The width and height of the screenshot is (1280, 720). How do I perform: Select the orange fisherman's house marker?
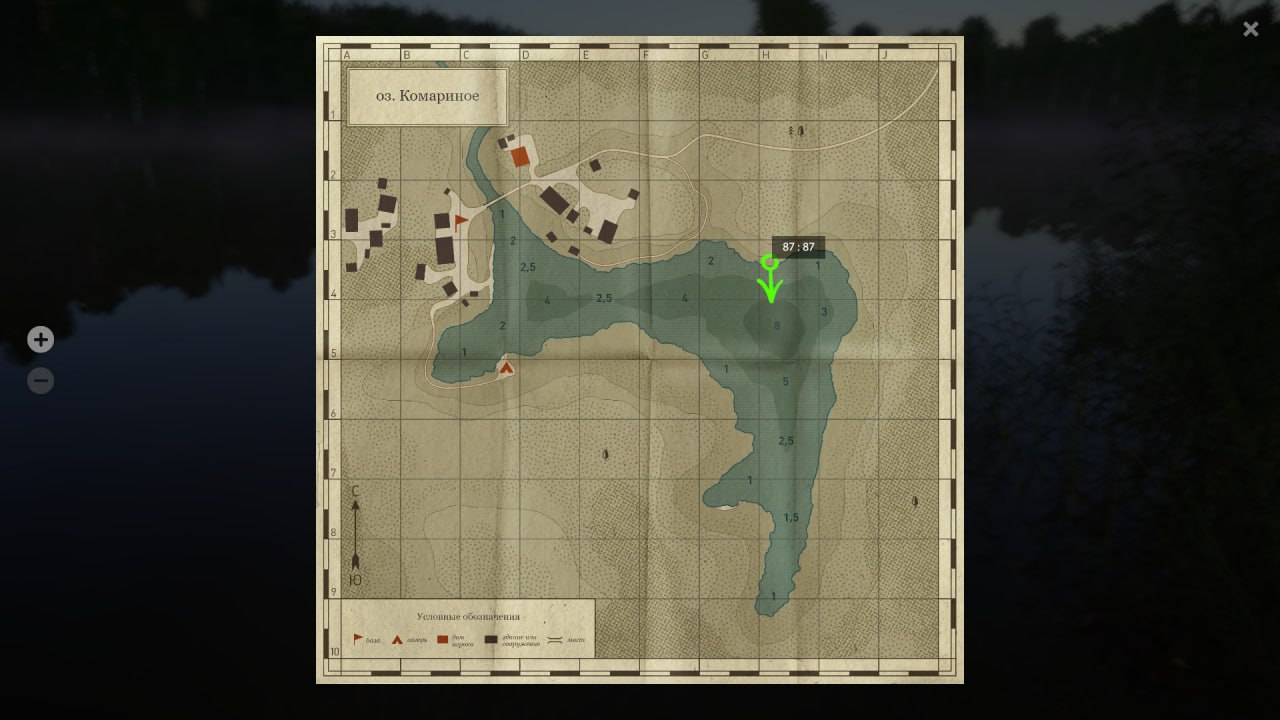pos(520,156)
